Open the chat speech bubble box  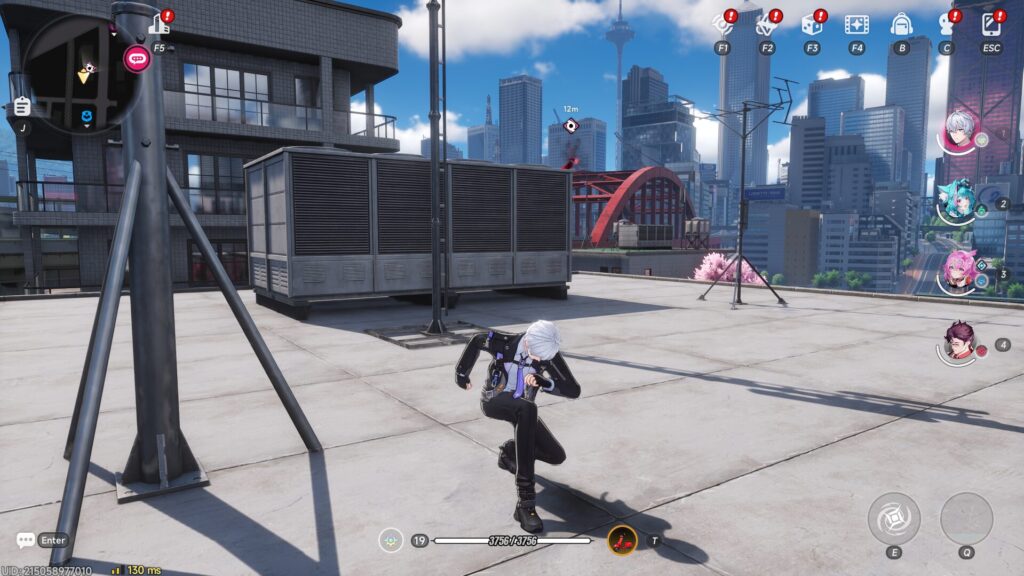coord(26,540)
